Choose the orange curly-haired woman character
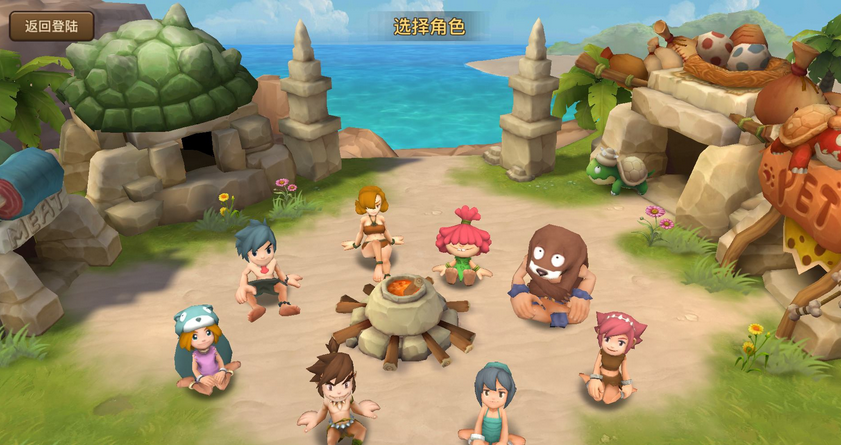Viewport: 841px width, 445px height. click(x=373, y=228)
